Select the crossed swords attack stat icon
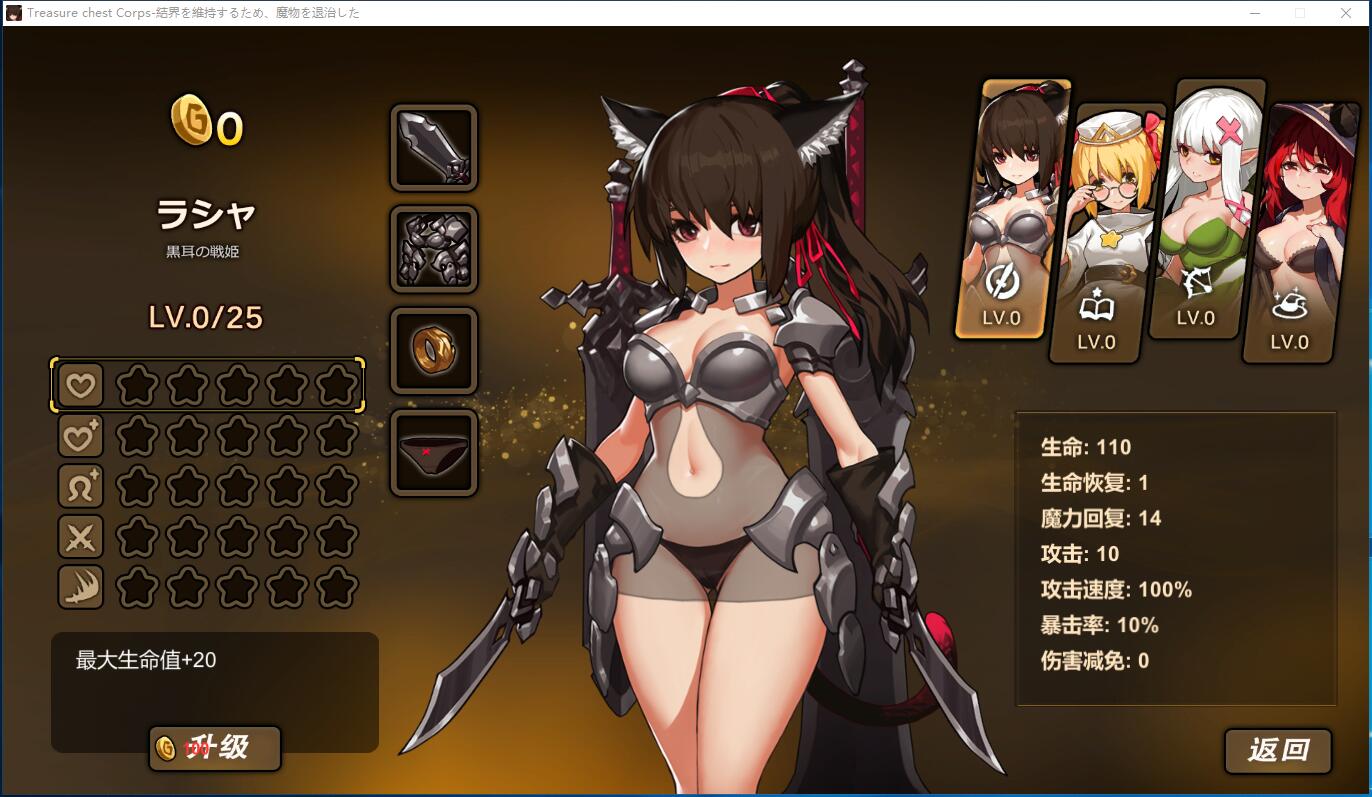Screen dimensions: 1372x797 point(80,537)
